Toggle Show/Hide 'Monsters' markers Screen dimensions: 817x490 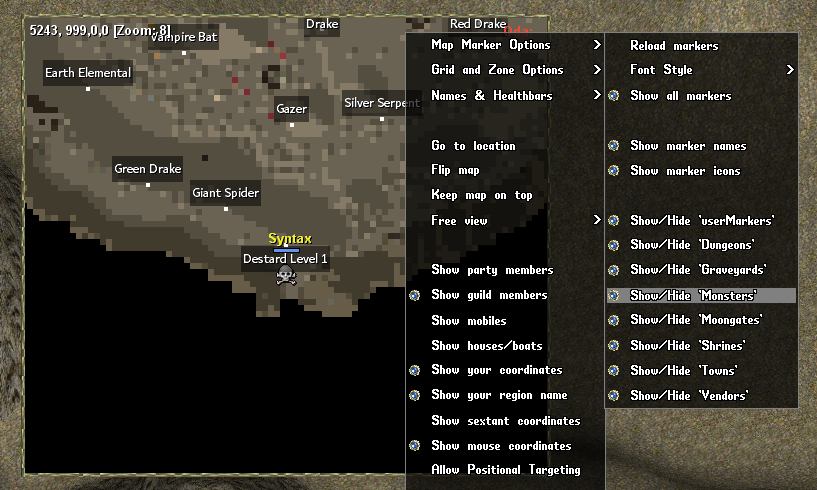[x=693, y=296]
